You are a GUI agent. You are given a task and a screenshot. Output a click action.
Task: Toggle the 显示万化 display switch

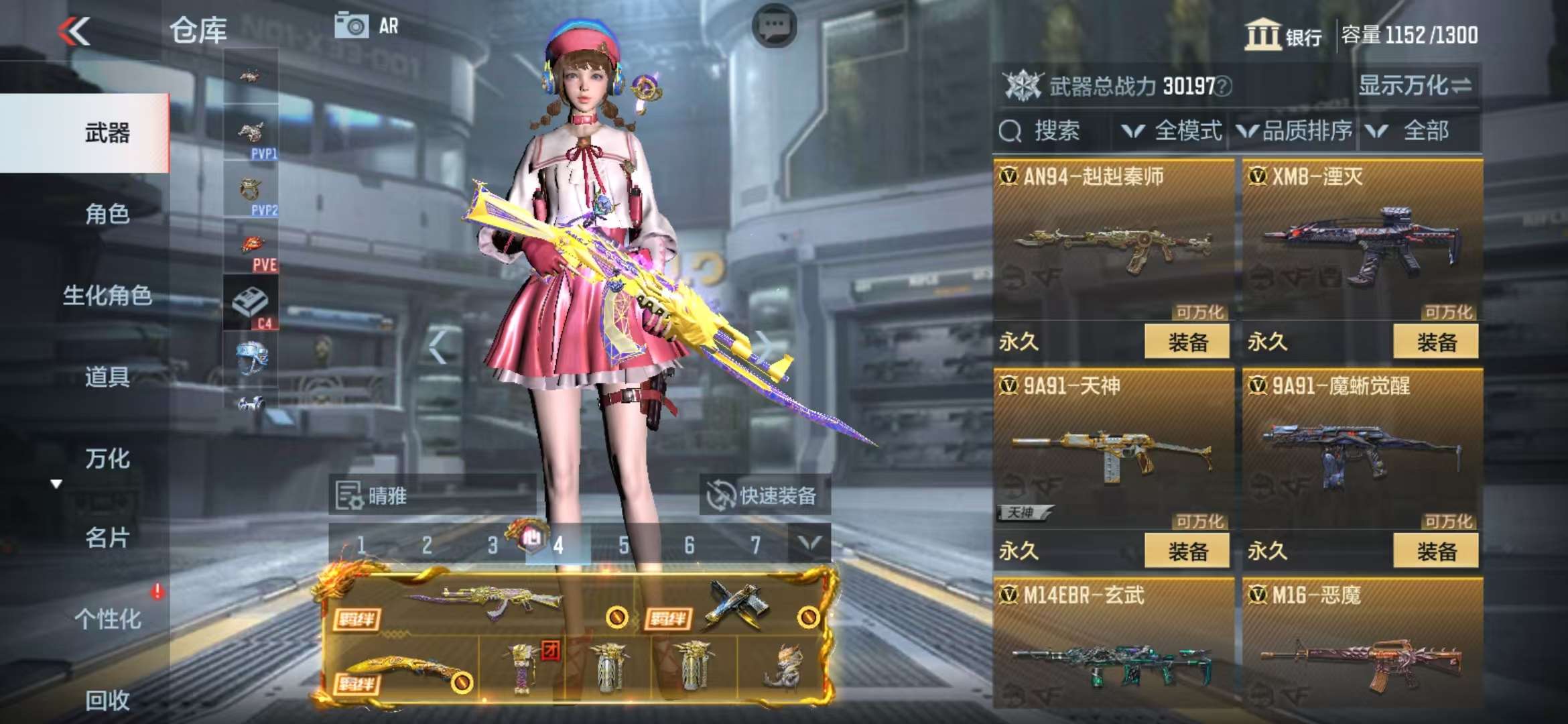pos(1415,86)
